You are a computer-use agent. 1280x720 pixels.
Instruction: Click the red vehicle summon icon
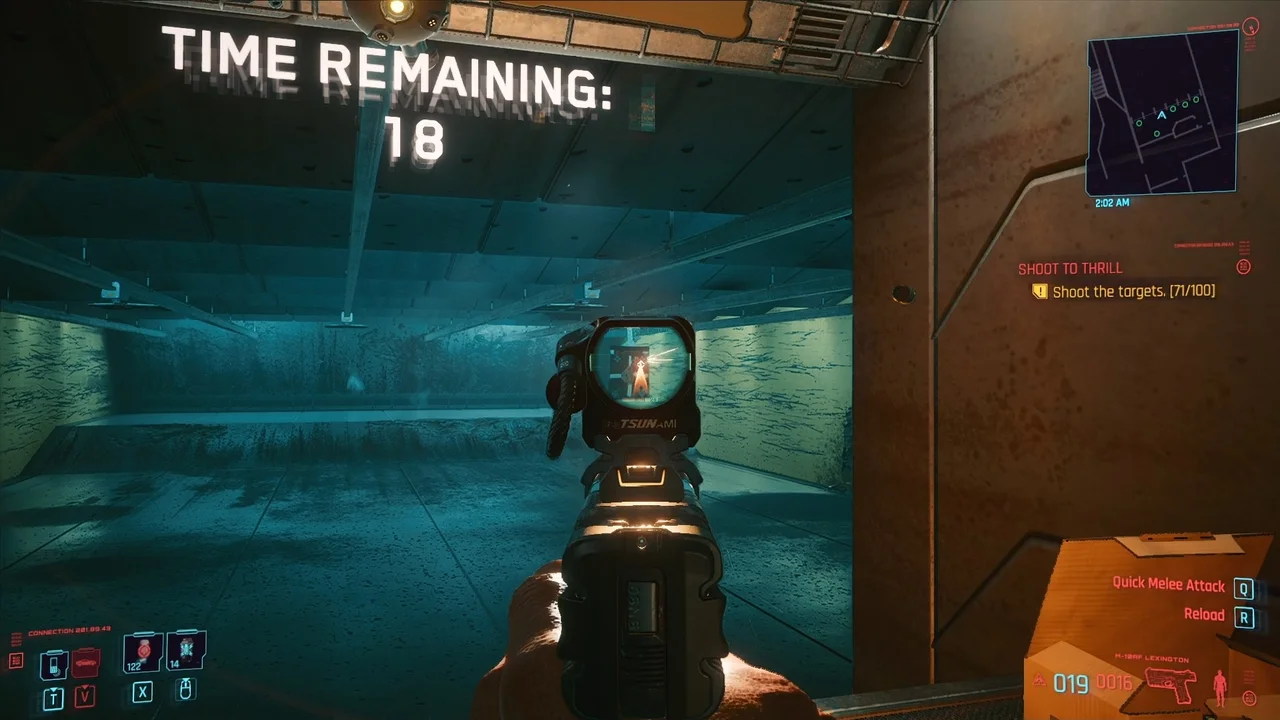85,662
